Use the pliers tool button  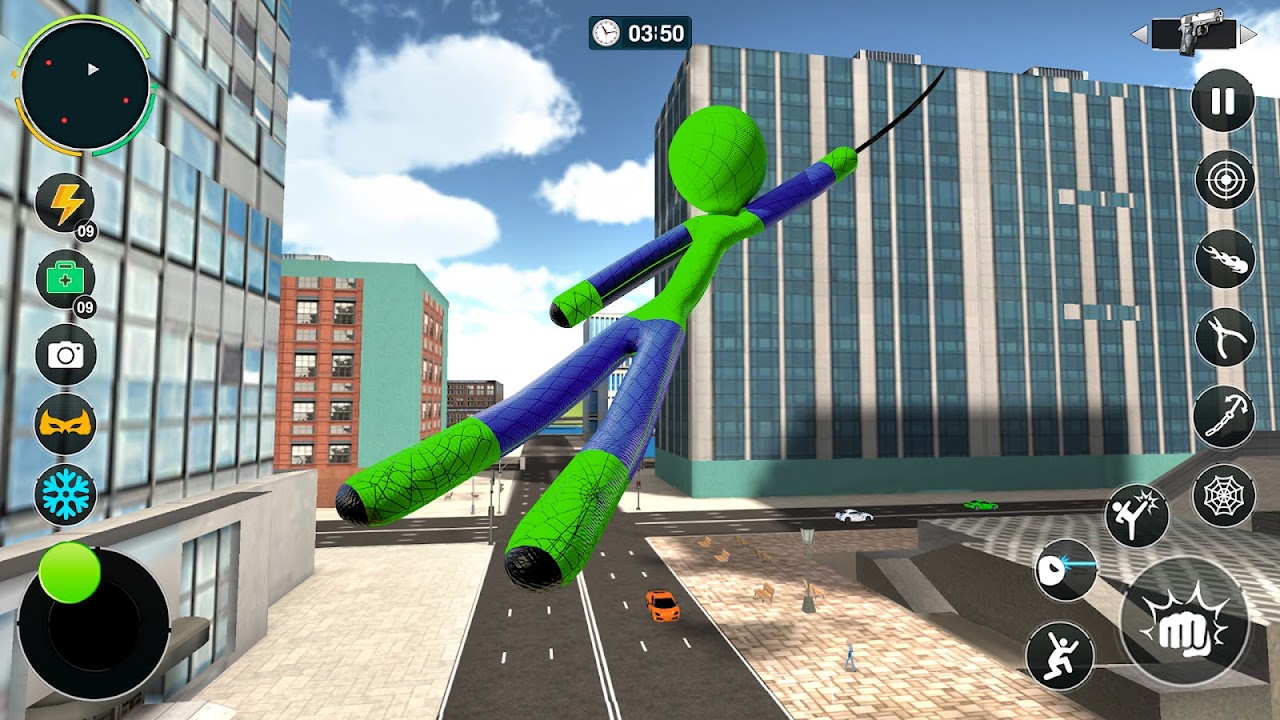point(1224,337)
